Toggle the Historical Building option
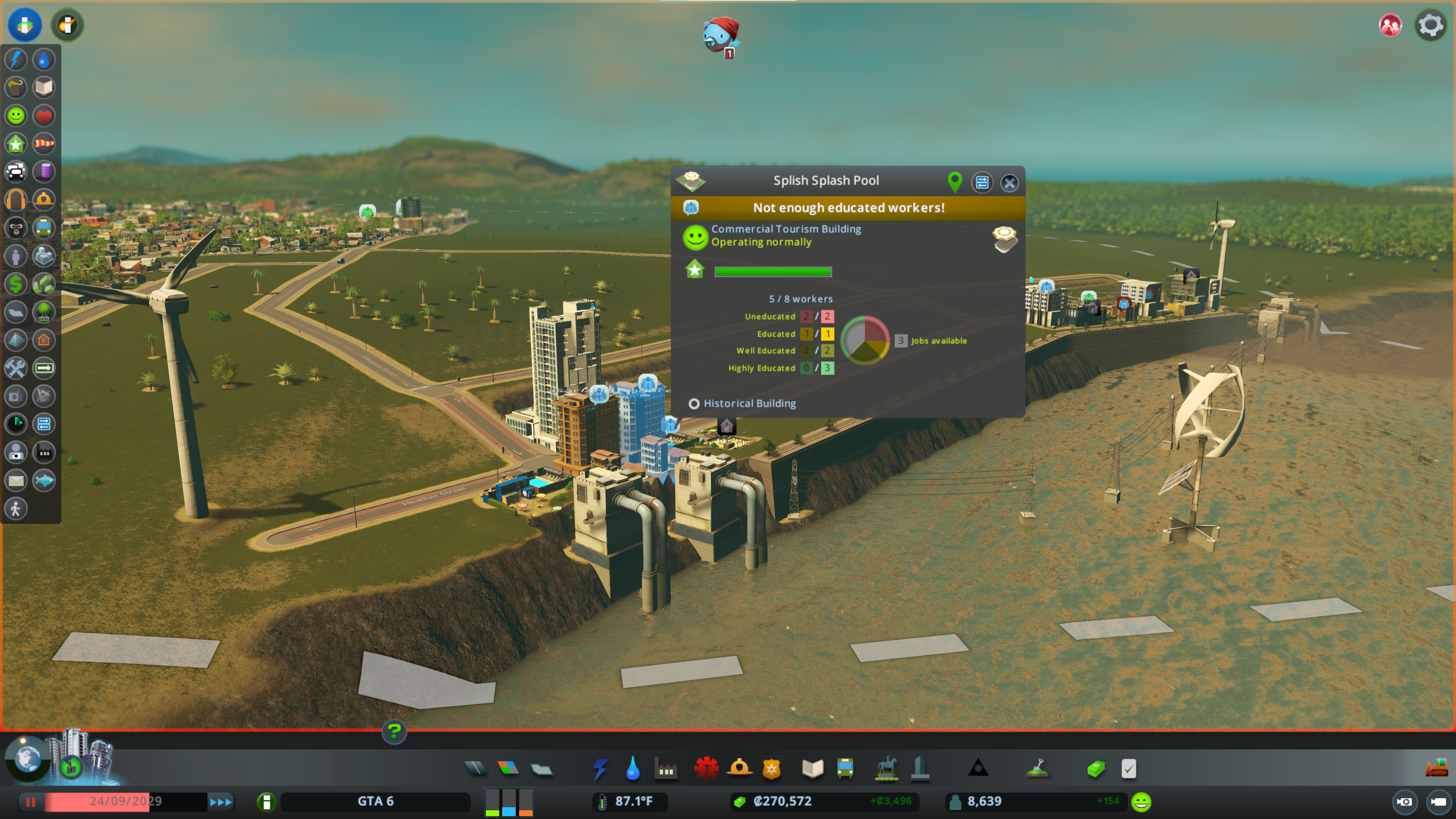Viewport: 1456px width, 819px height. (693, 403)
